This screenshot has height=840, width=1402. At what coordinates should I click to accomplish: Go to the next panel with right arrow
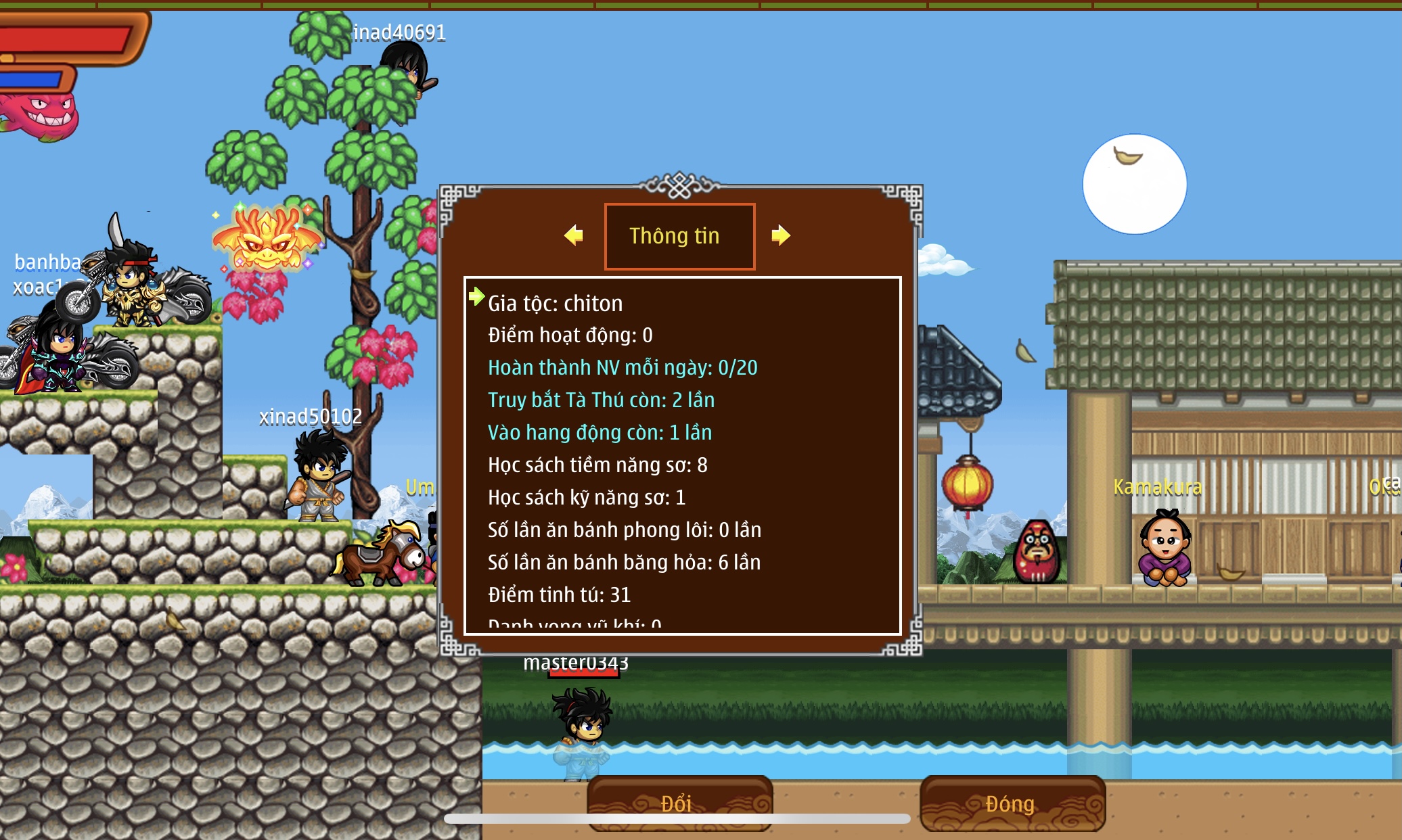click(780, 235)
